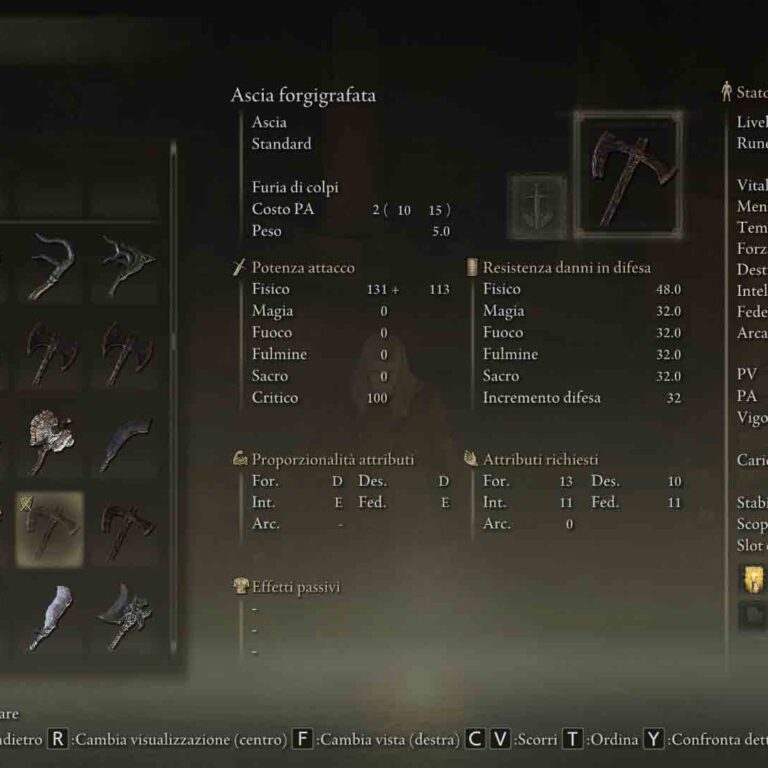Screen dimensions: 768x768
Task: Choose the green jagged-blade axe slot
Action: (127, 265)
